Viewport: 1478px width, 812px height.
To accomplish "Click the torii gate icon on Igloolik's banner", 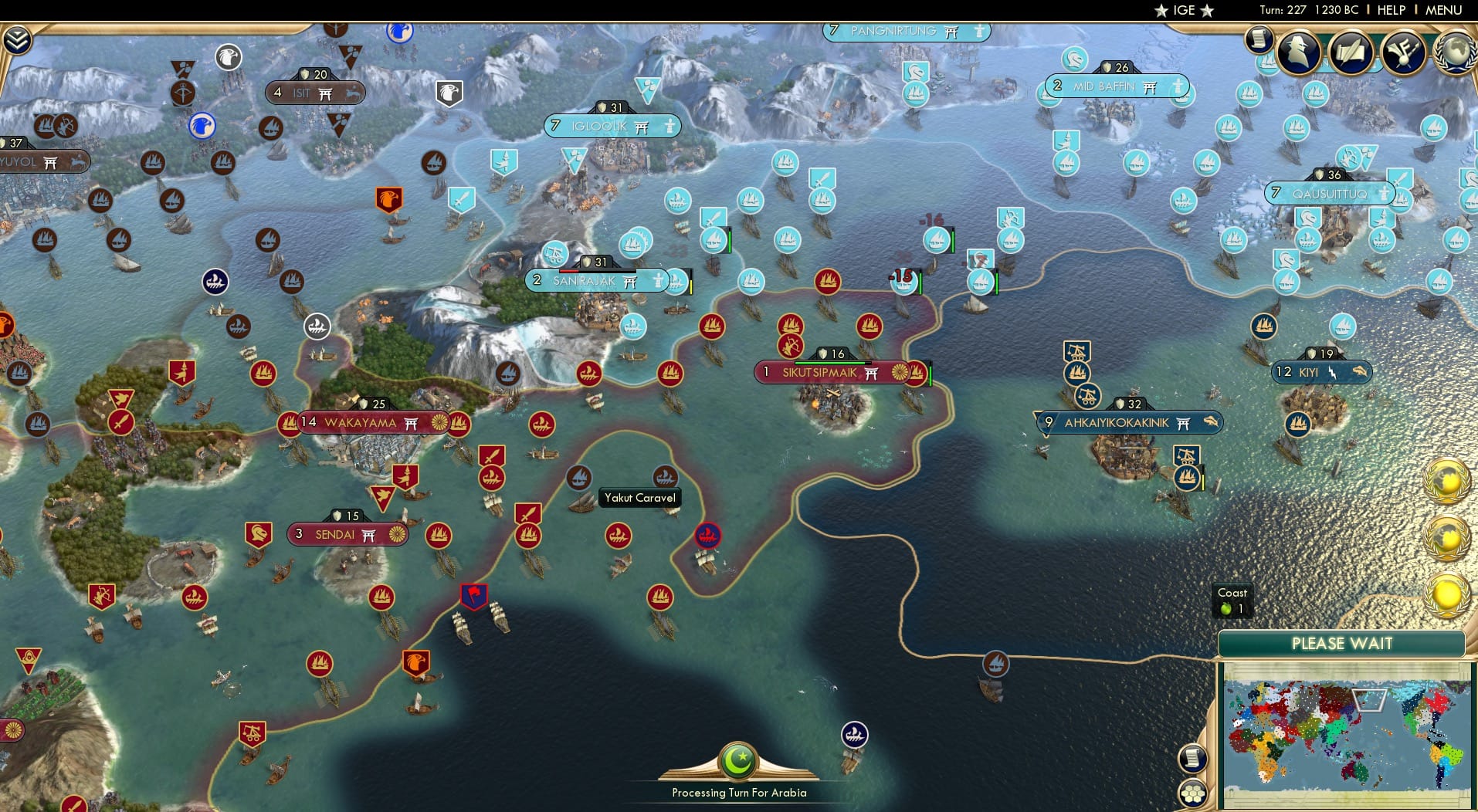I will [x=640, y=126].
